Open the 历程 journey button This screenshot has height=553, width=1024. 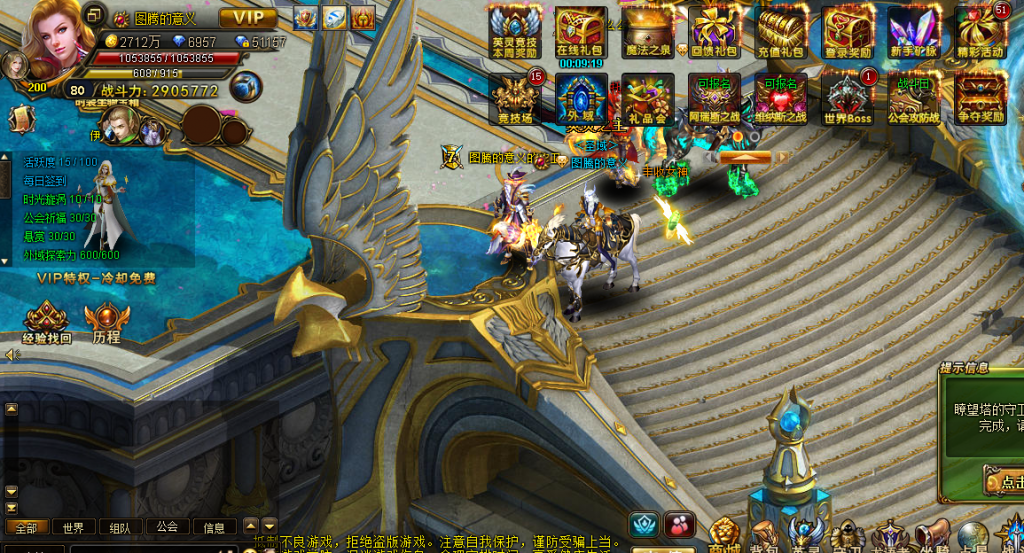click(x=106, y=323)
